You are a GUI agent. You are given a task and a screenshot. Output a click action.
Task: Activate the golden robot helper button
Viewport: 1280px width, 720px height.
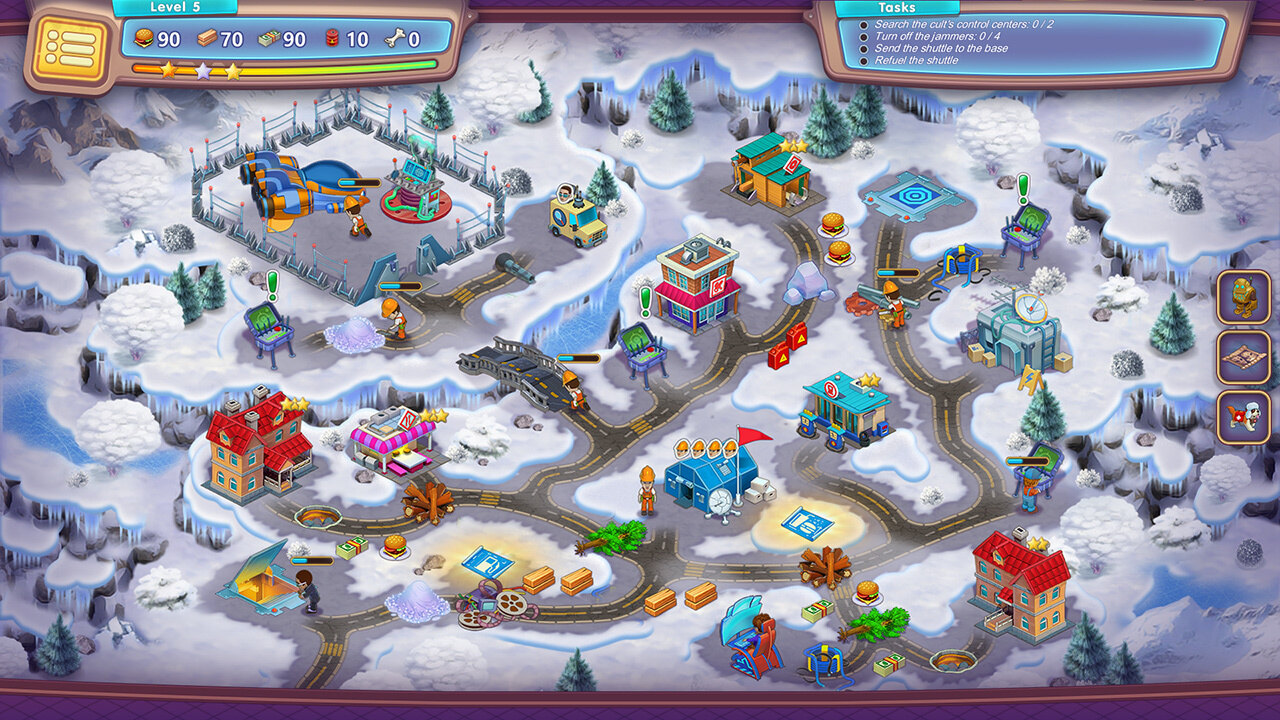click(1244, 297)
